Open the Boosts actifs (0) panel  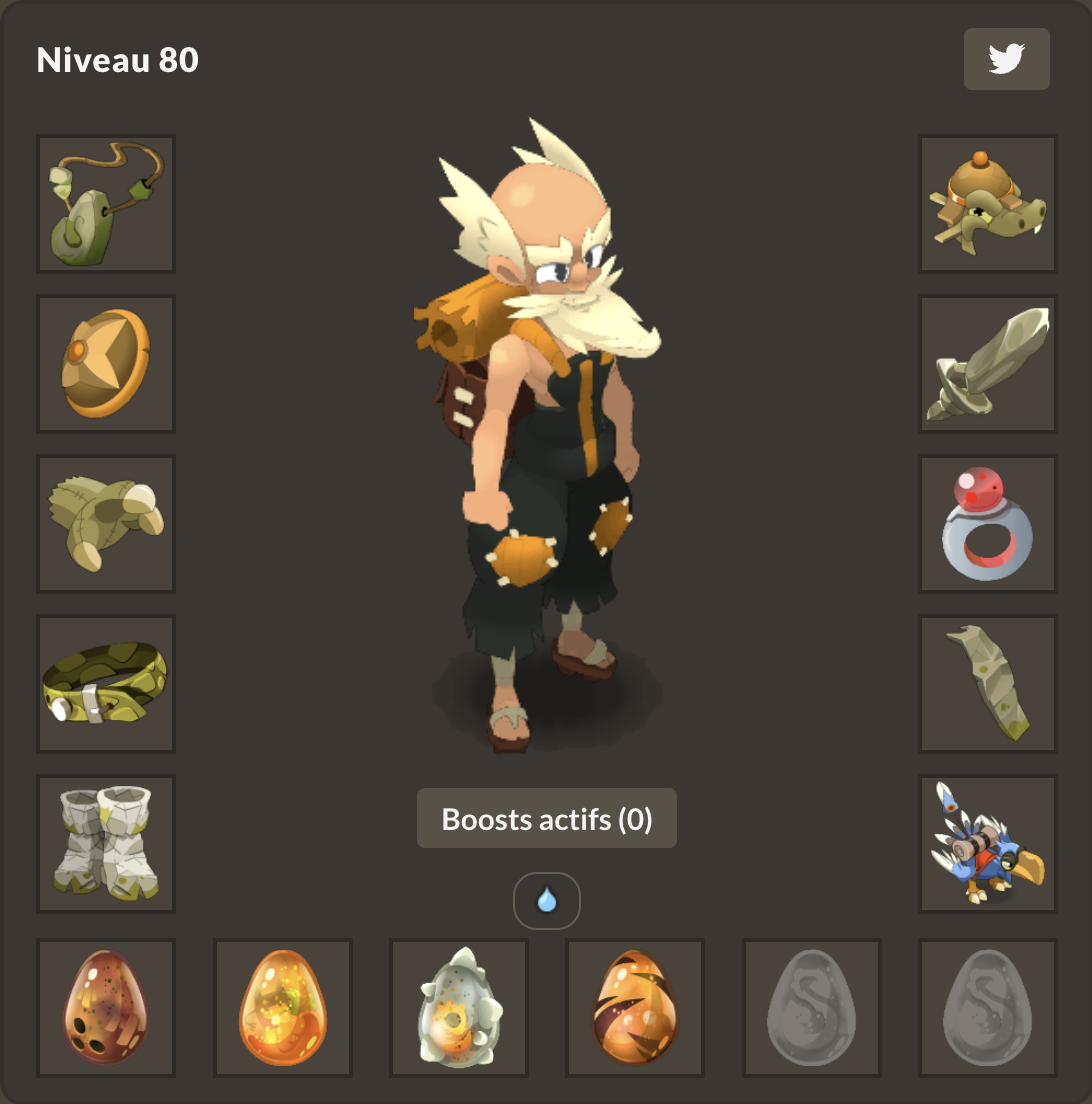point(546,819)
